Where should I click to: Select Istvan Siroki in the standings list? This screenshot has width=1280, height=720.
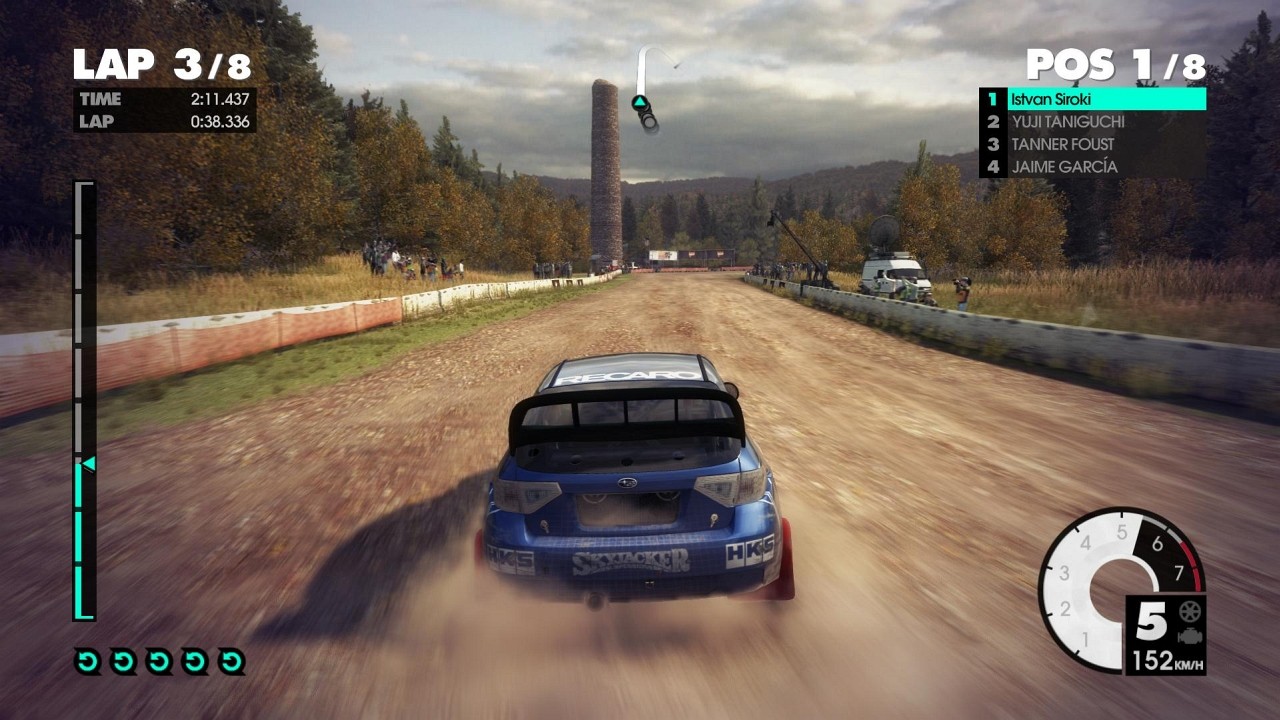[1092, 99]
